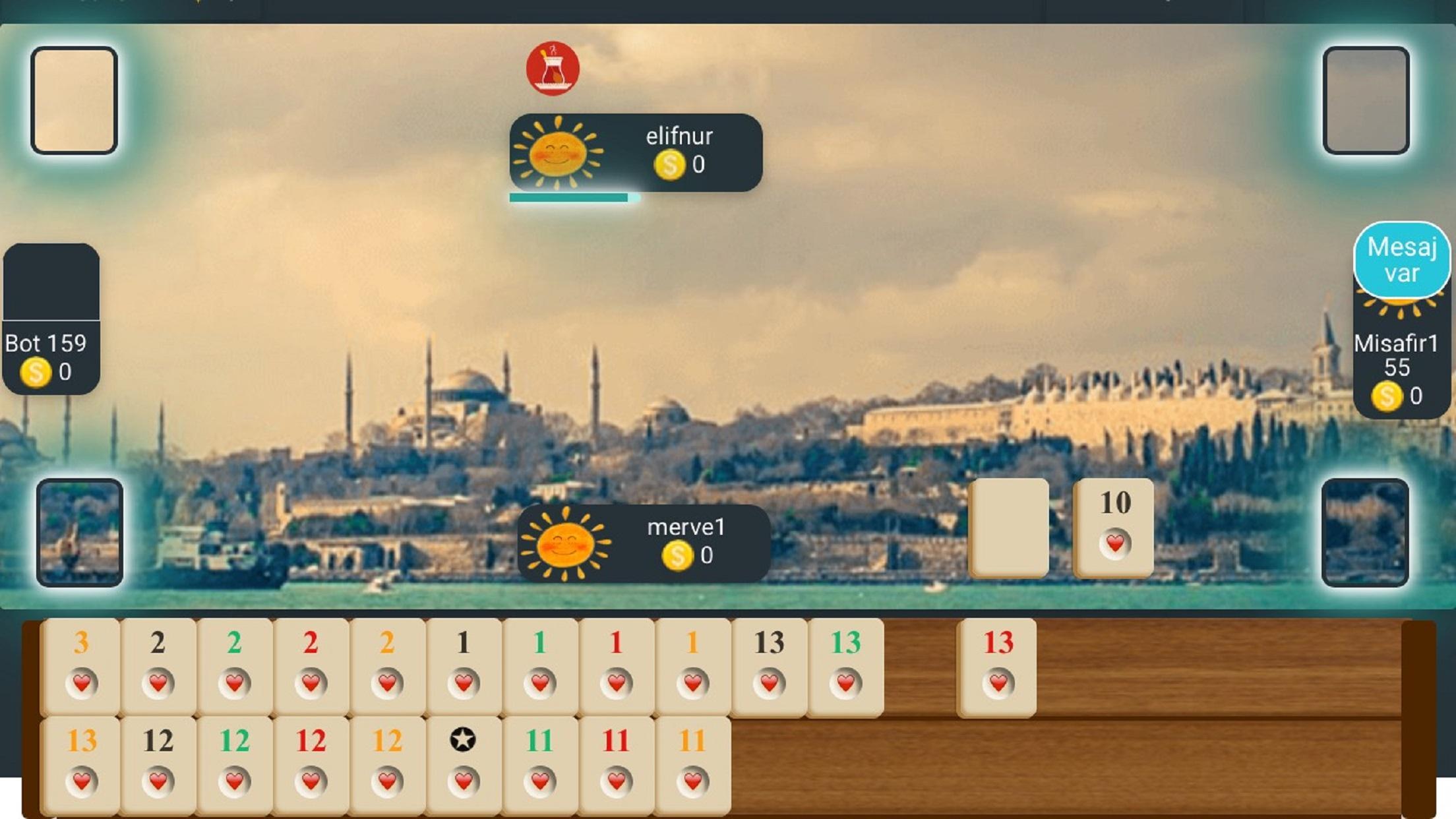Select the black 2 tile on the rack
The width and height of the screenshot is (1456, 819).
pyautogui.click(x=157, y=666)
